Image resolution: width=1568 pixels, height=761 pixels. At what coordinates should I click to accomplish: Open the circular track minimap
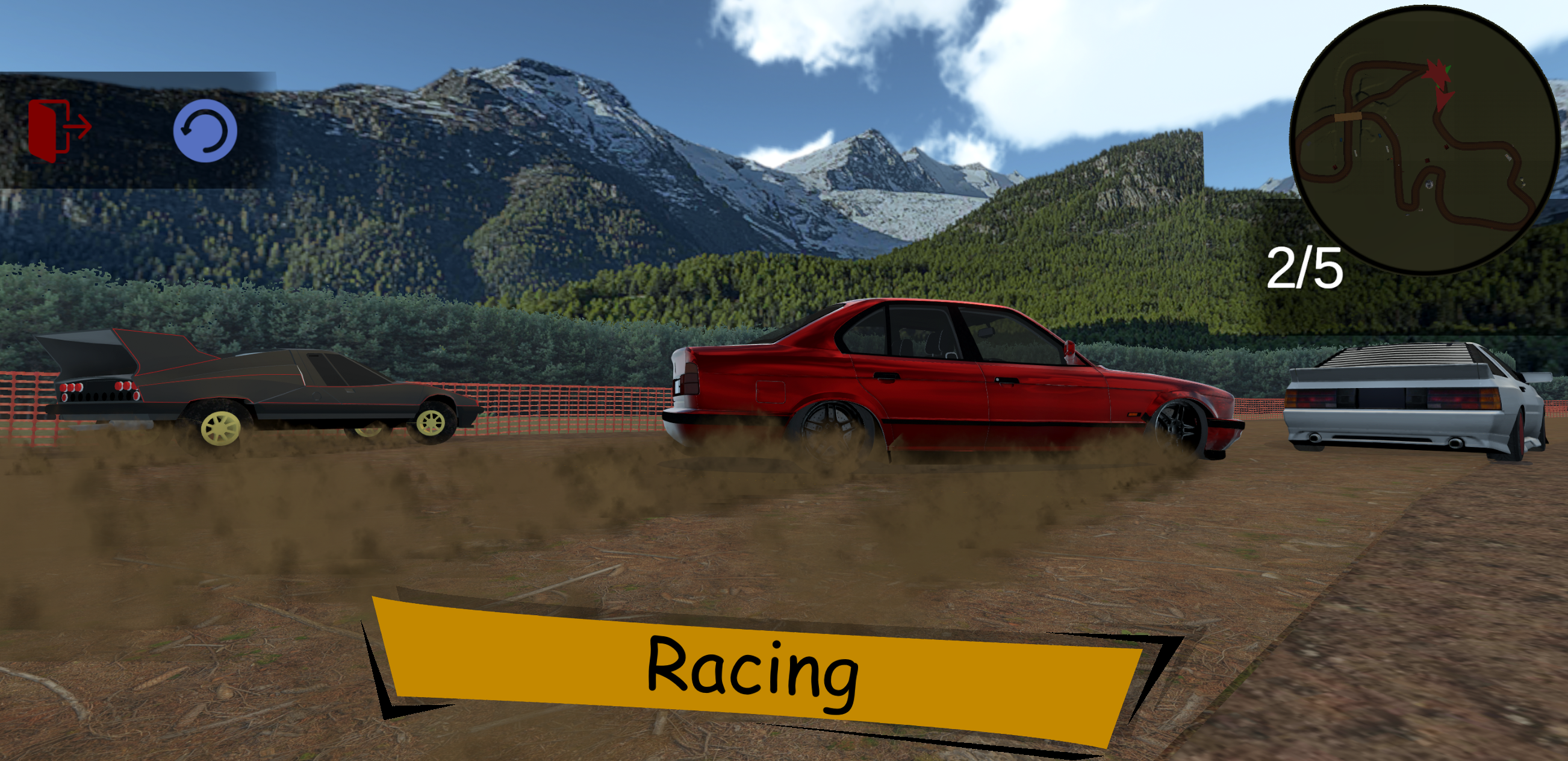pyautogui.click(x=1423, y=139)
